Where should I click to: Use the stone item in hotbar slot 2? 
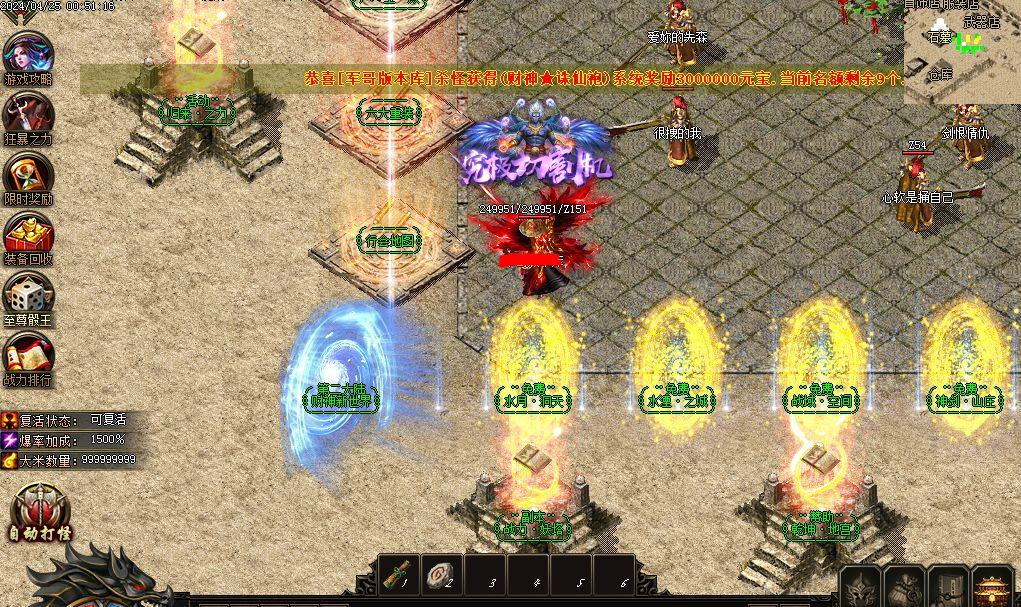(442, 575)
